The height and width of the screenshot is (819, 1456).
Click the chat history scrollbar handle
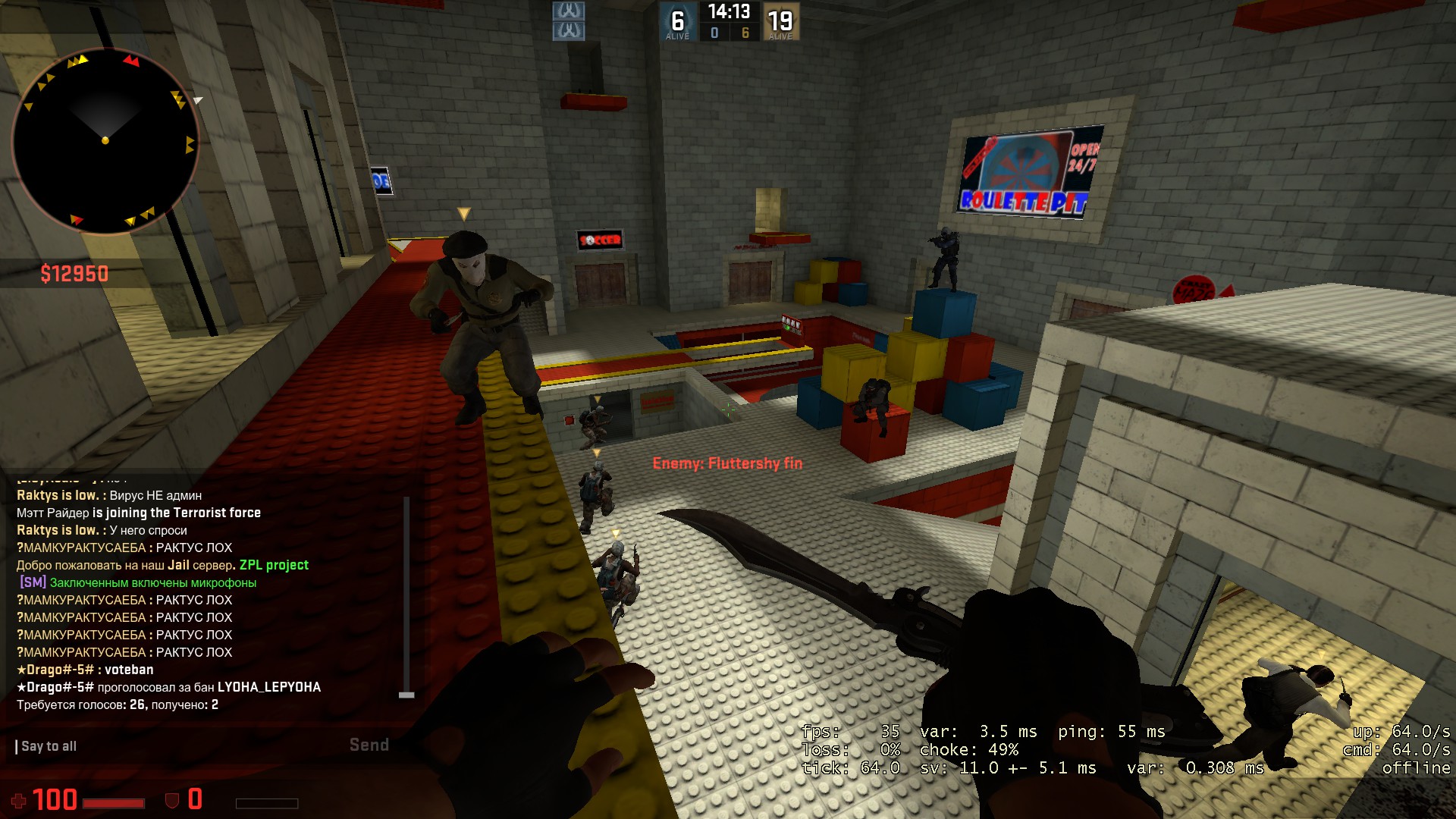[406, 695]
